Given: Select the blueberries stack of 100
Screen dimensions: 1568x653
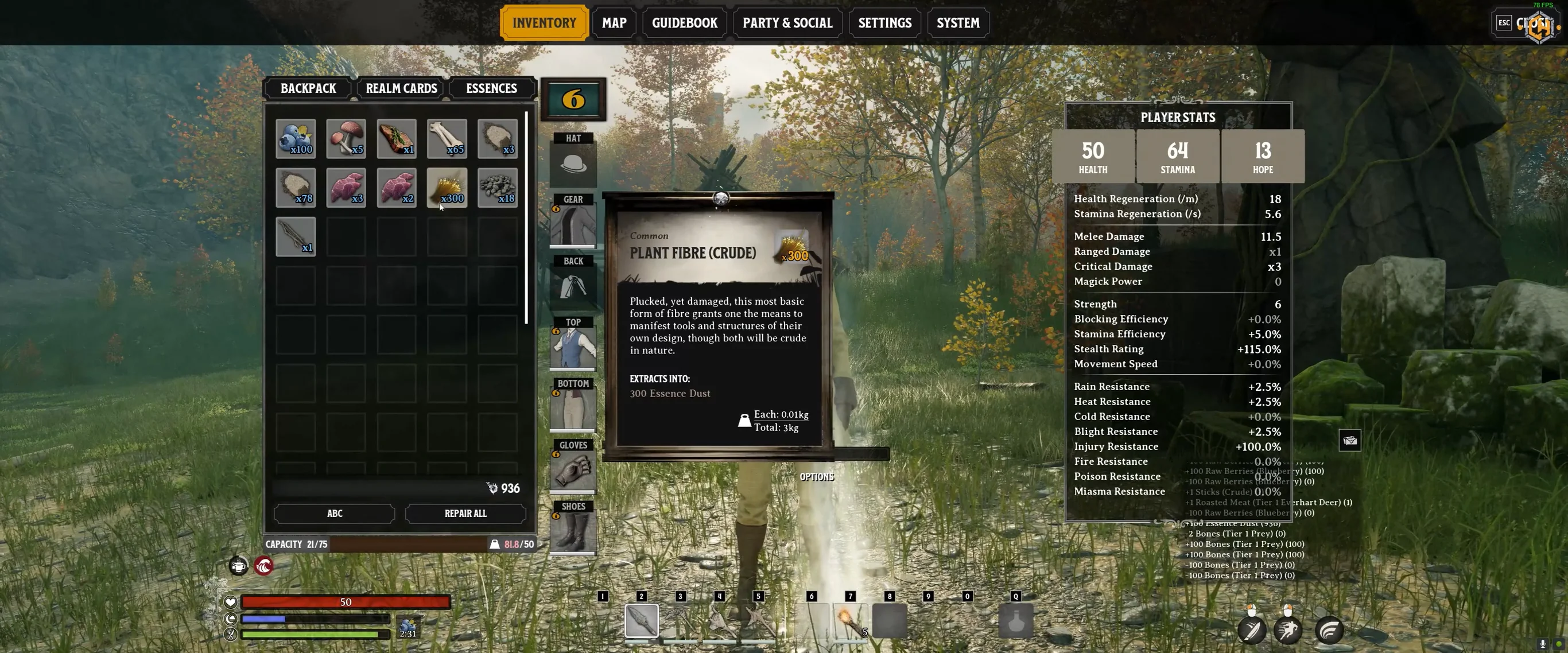Looking at the screenshot, I should coord(296,139).
